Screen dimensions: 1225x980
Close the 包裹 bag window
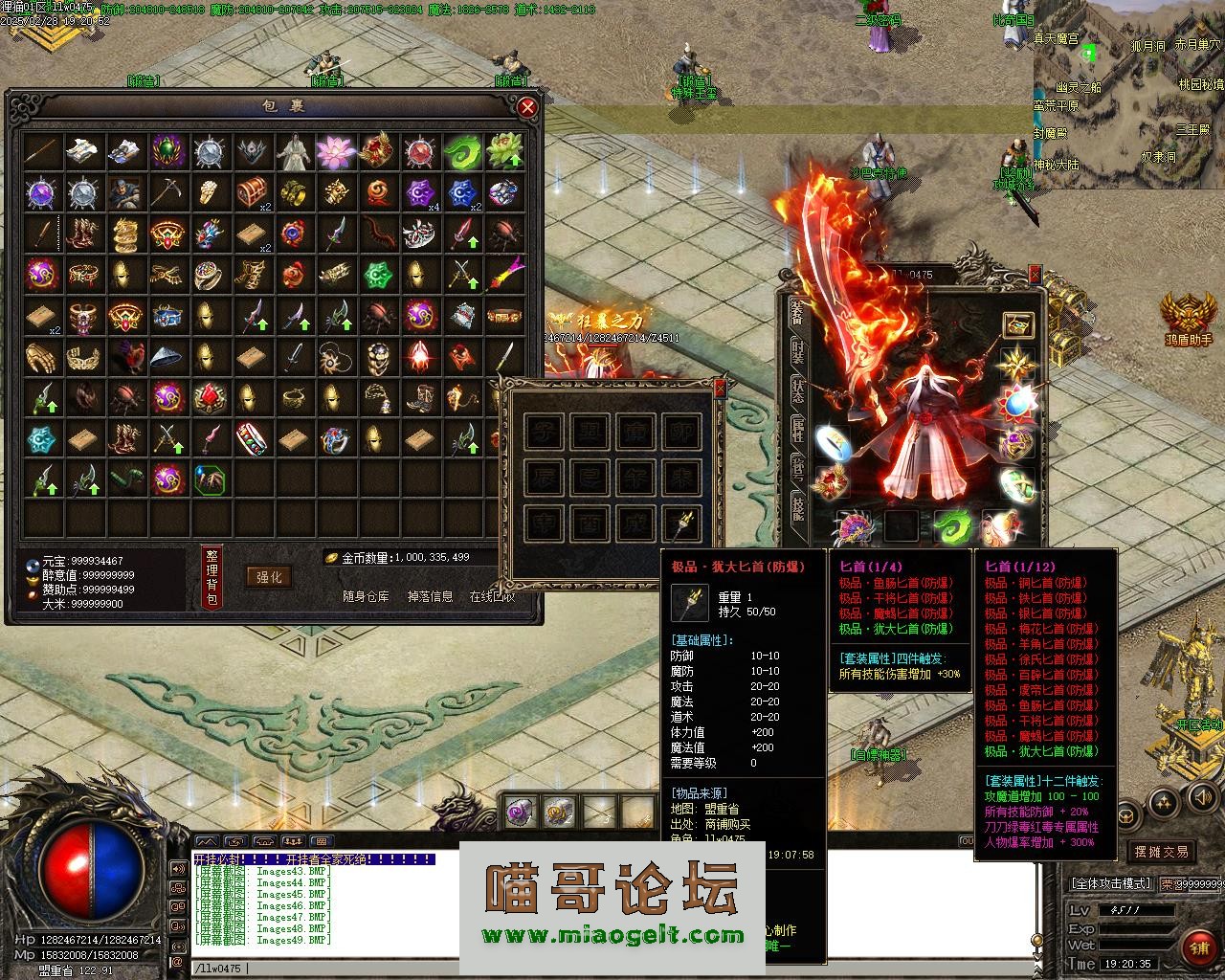point(526,107)
